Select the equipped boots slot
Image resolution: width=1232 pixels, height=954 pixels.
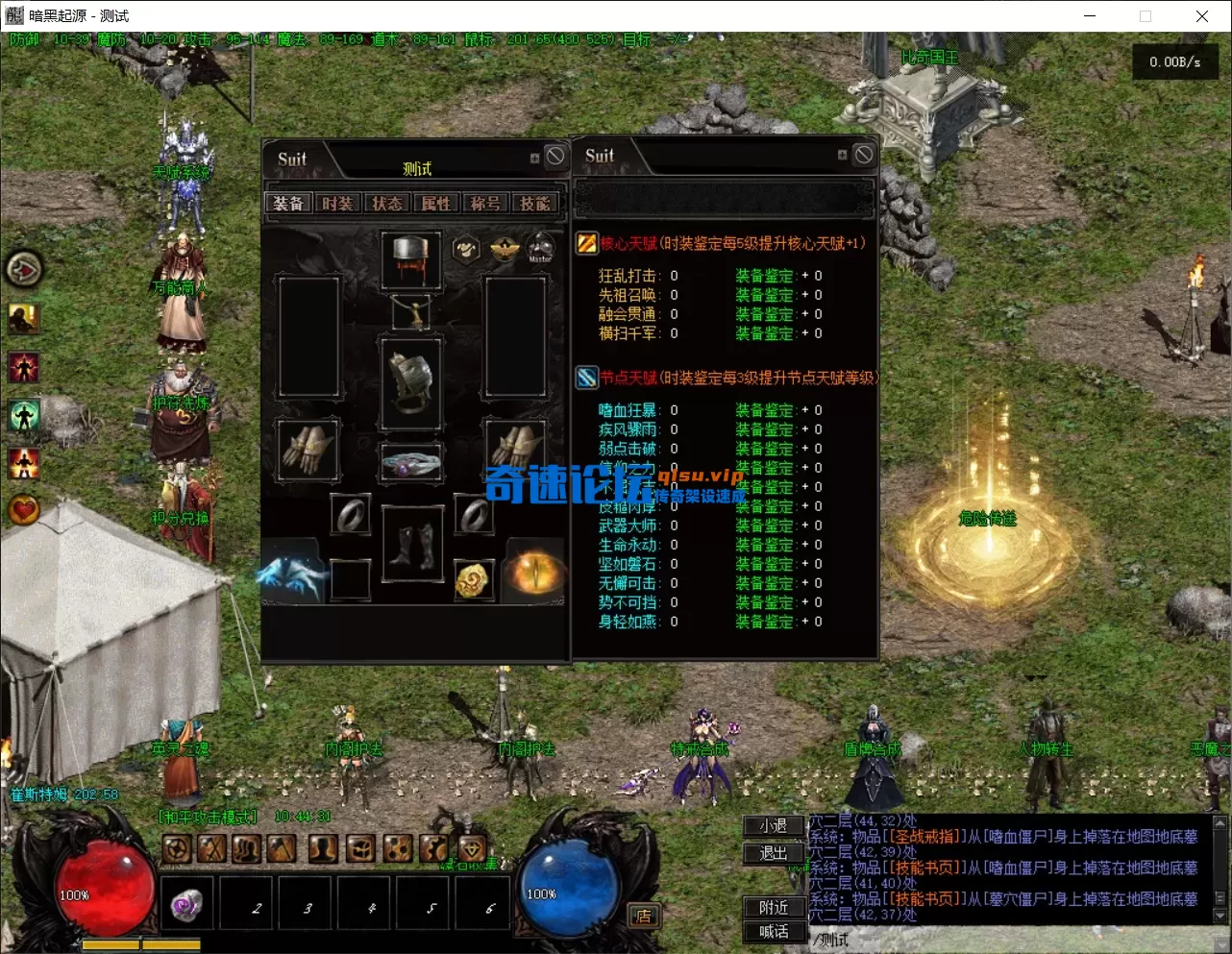pos(412,545)
